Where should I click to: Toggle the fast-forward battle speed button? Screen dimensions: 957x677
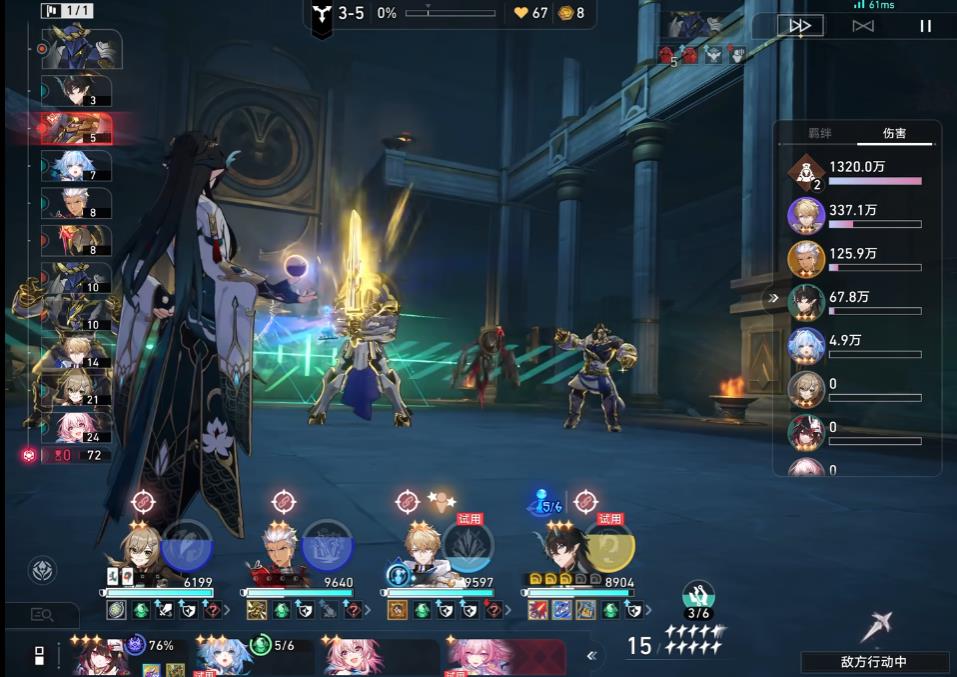[x=800, y=26]
